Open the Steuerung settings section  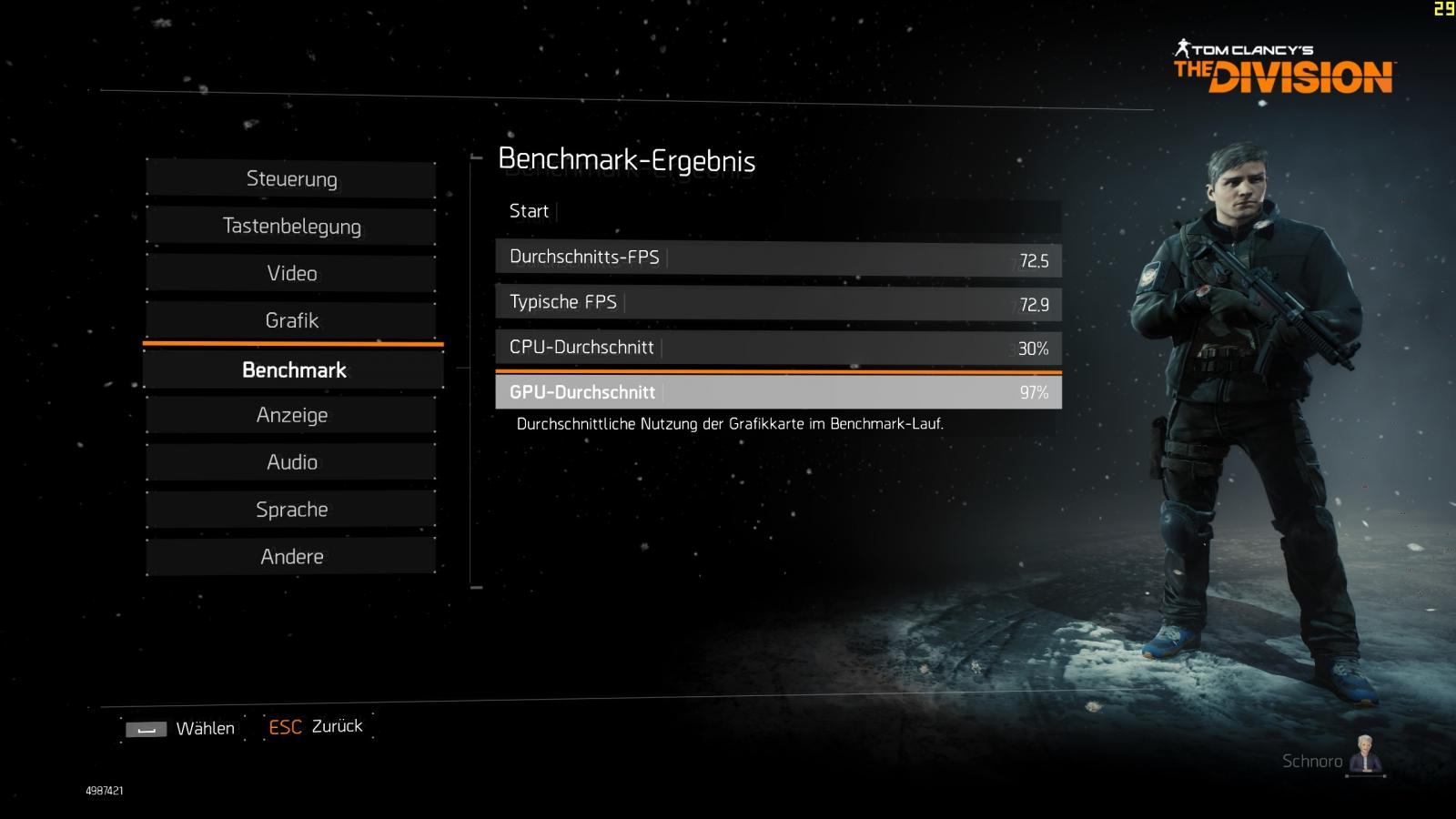[291, 179]
